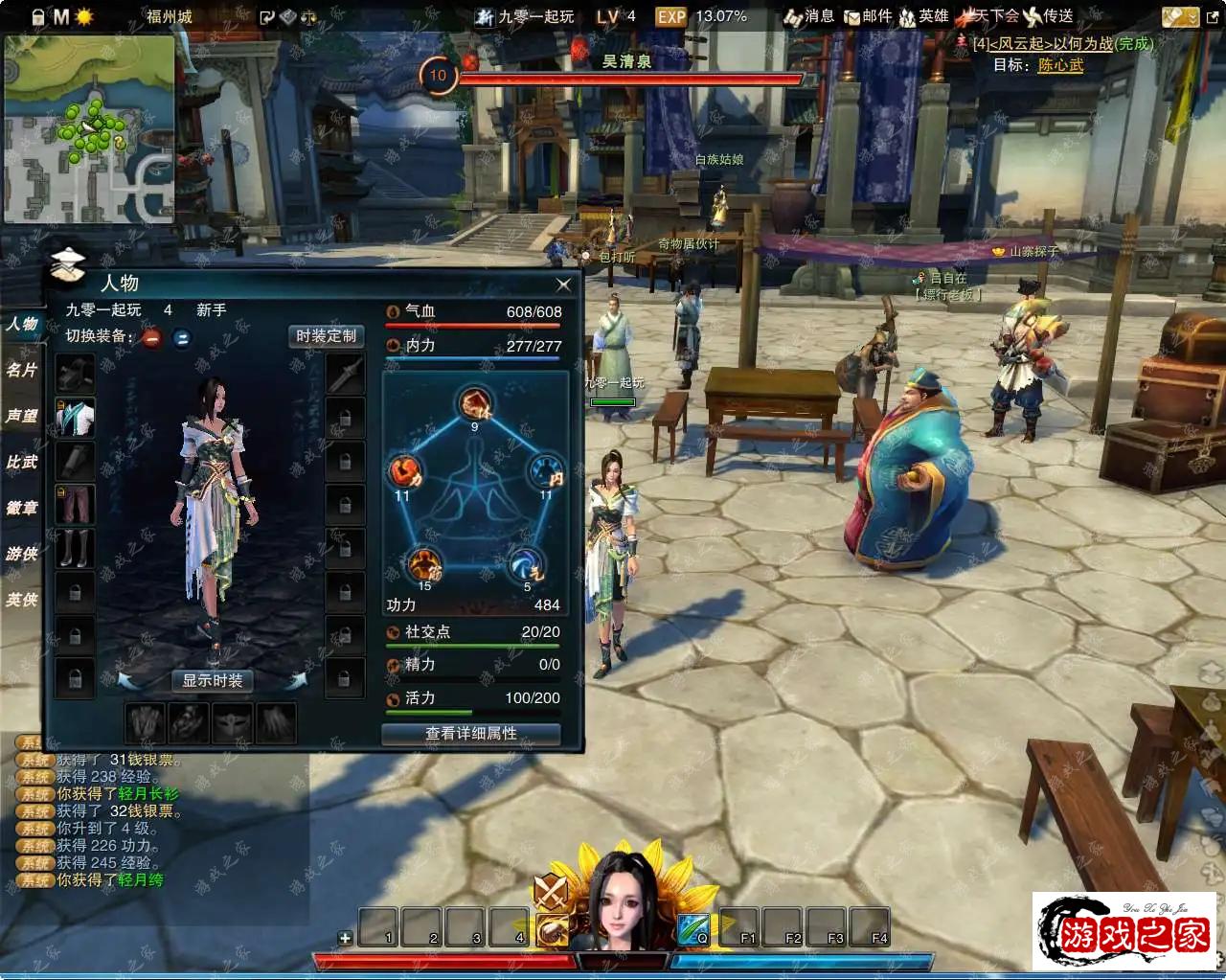Close the 人物 character panel
This screenshot has width=1226, height=980.
pos(563,285)
